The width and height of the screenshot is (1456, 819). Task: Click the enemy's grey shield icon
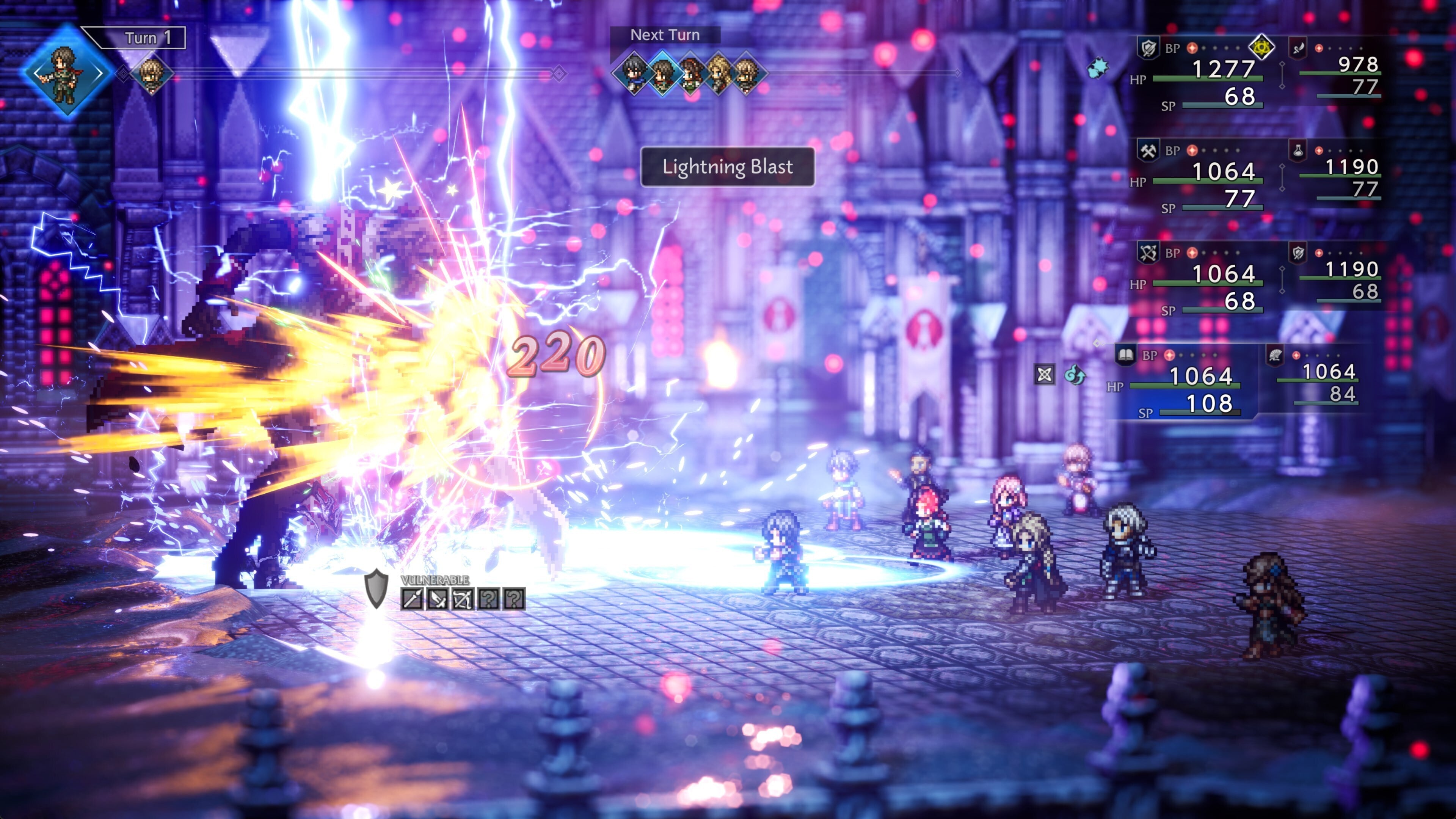point(376,588)
